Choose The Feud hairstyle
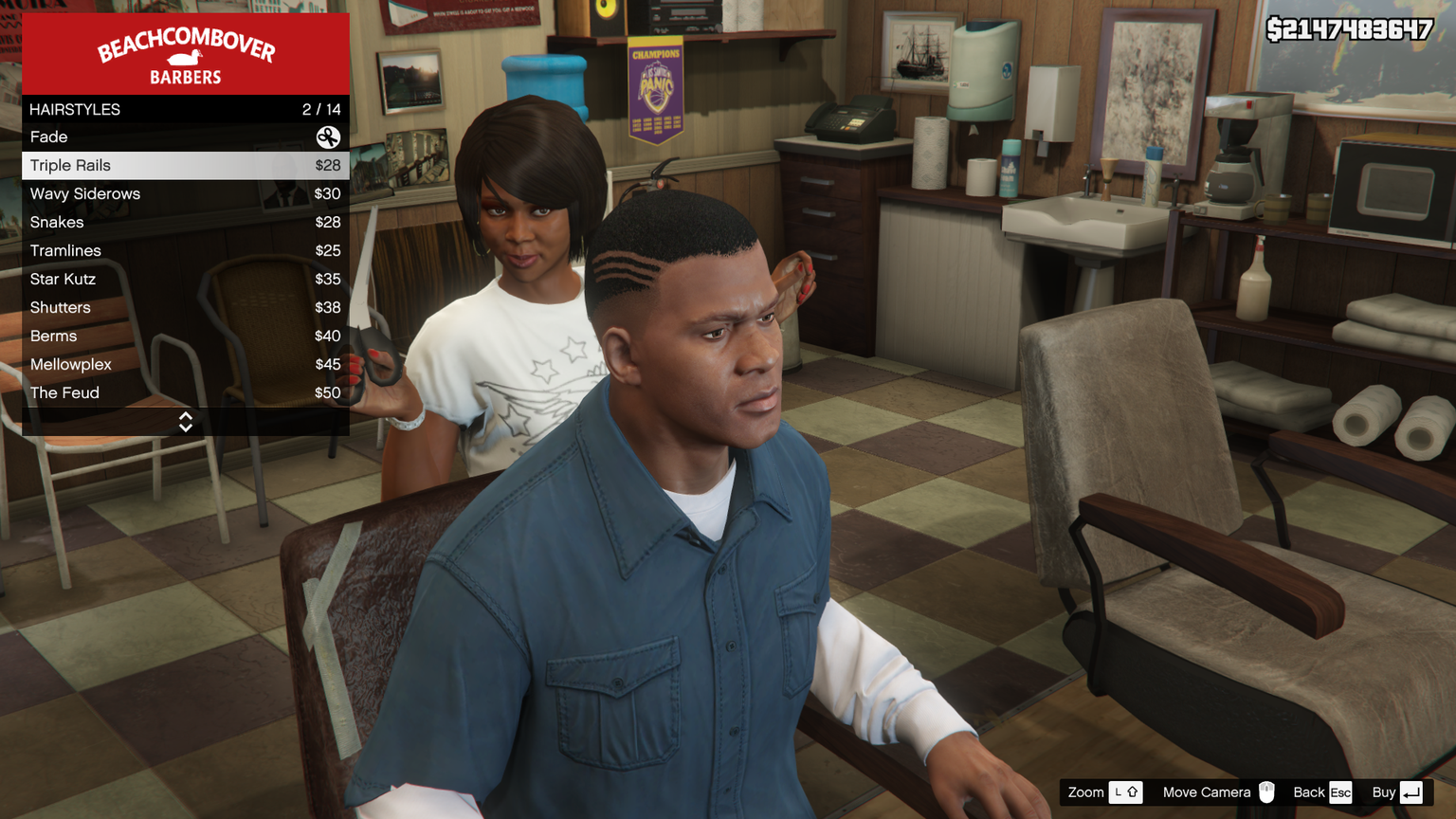The width and height of the screenshot is (1456, 819). pos(185,393)
